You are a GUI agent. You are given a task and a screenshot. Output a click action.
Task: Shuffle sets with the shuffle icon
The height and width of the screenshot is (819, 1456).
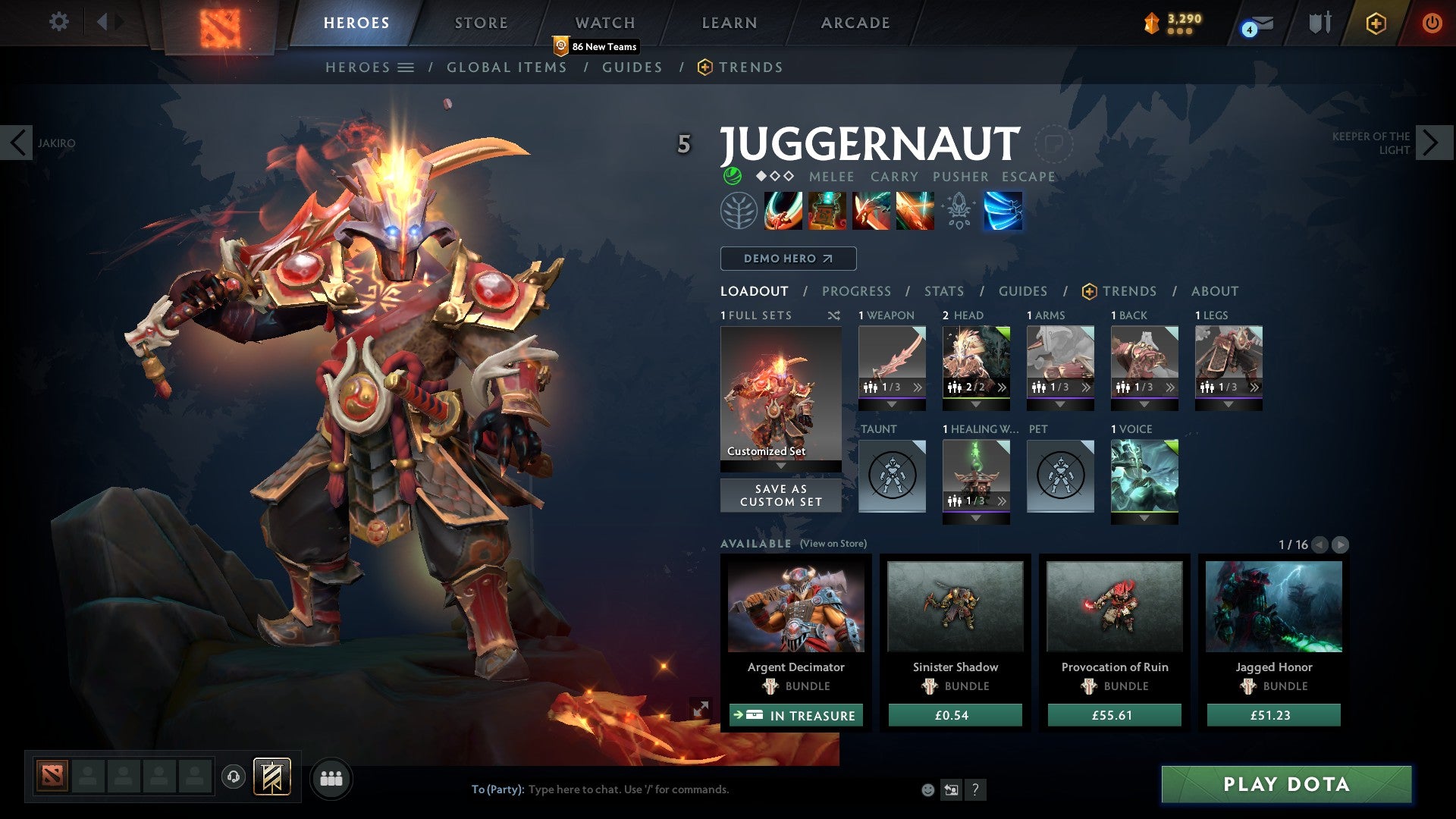pos(834,315)
